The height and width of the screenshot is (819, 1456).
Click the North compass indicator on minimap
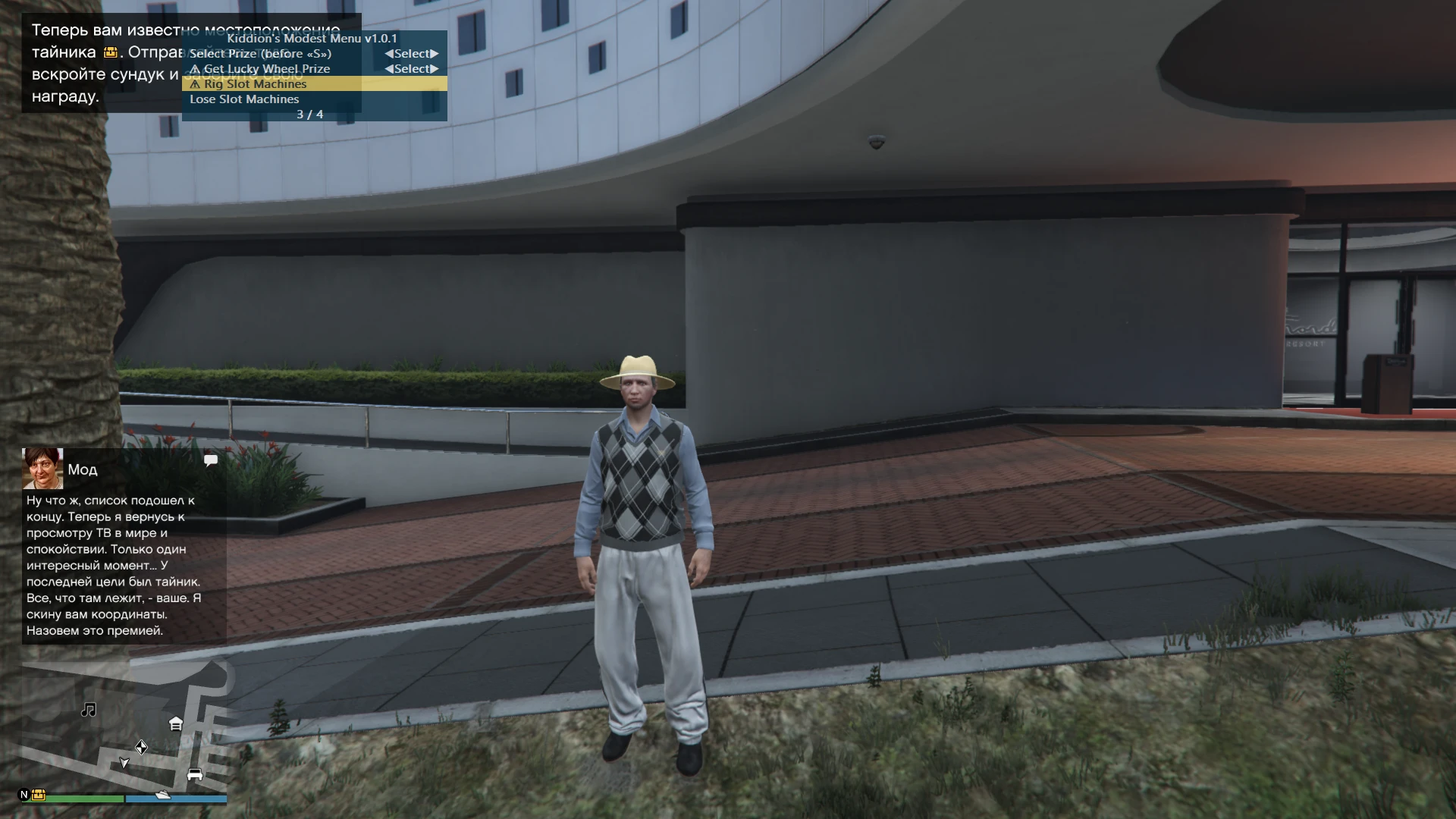click(x=24, y=795)
